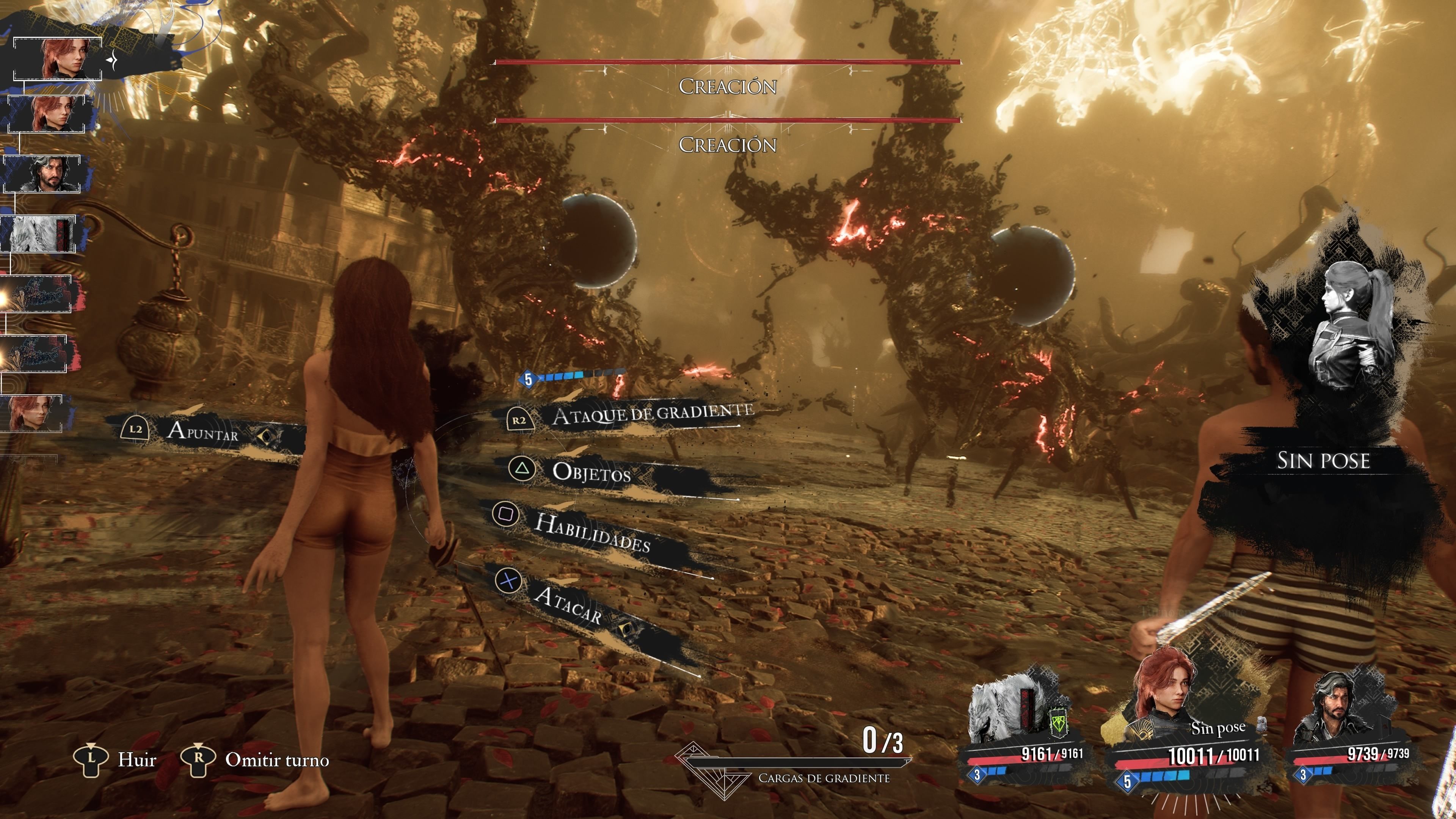Image resolution: width=1456 pixels, height=819 pixels.
Task: Select the white-haired party member portrait
Action: [1012, 712]
